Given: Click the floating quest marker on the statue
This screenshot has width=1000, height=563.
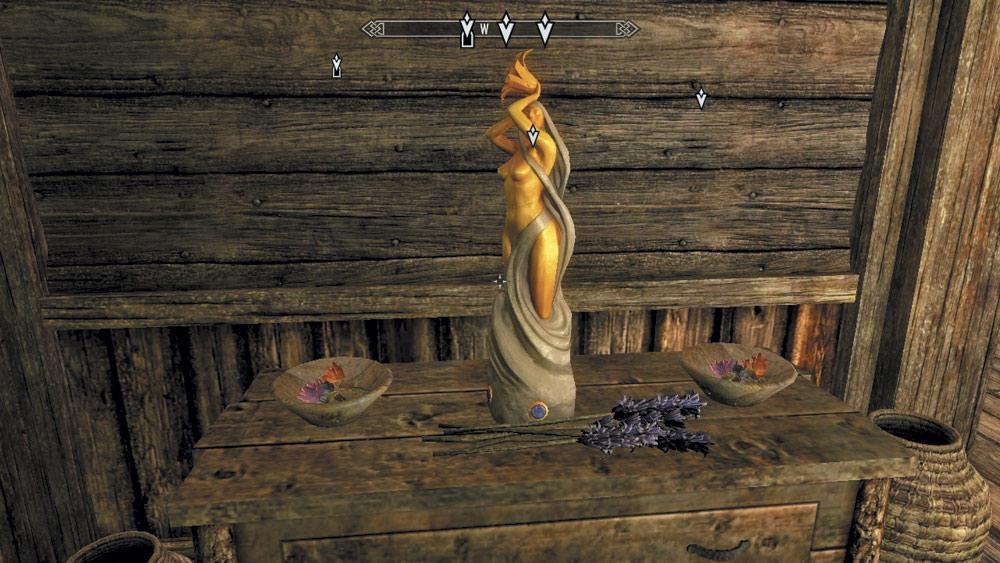Looking at the screenshot, I should 533,136.
